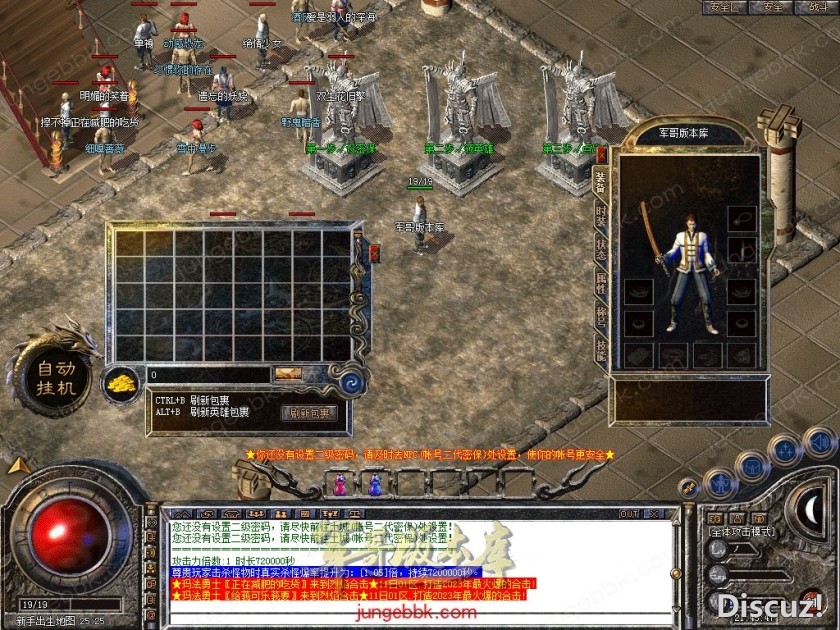The width and height of the screenshot is (840, 630).
Task: Open the character figure round button
Action: (x=719, y=484)
